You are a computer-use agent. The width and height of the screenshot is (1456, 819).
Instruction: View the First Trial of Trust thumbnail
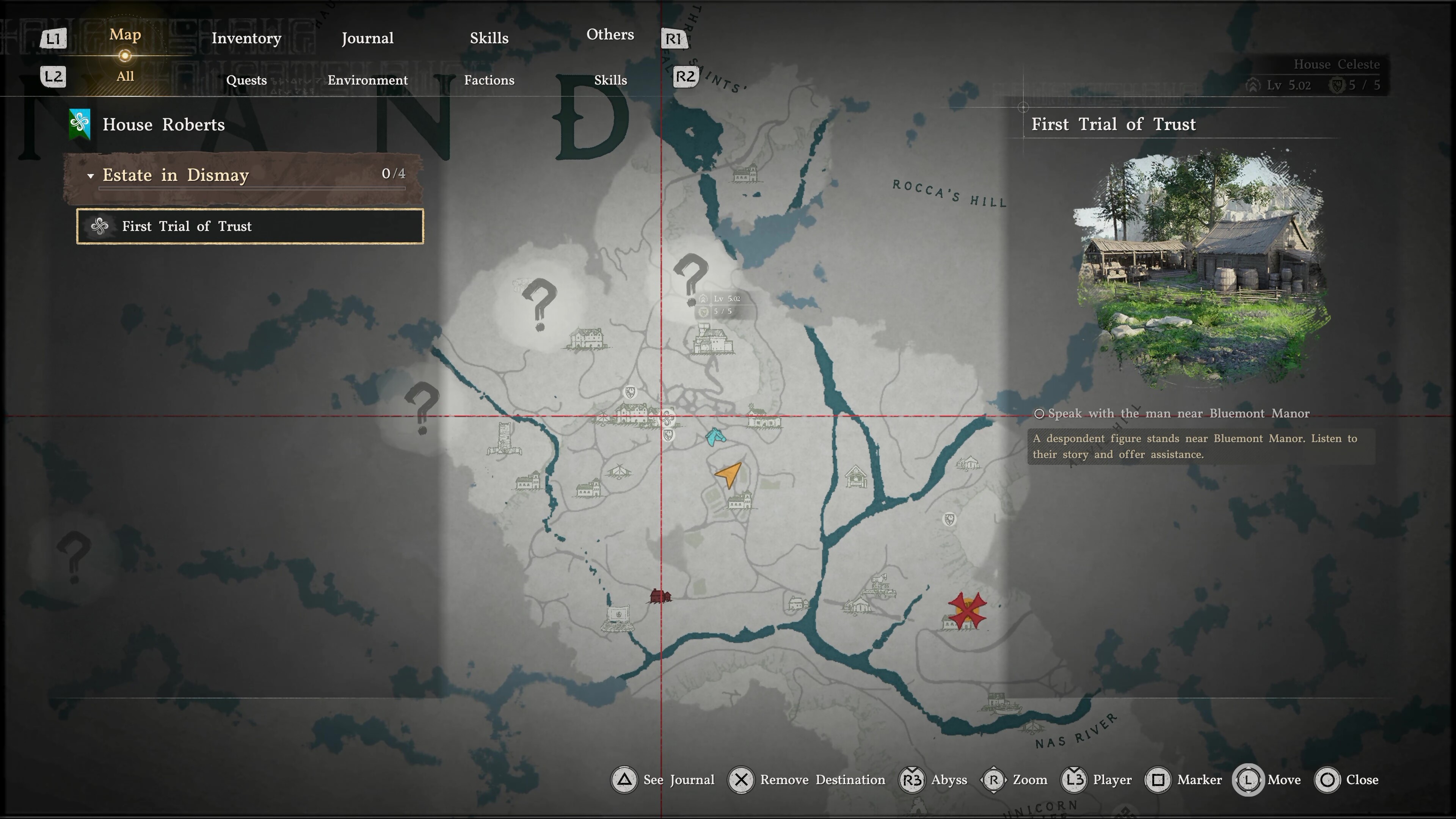[x=1201, y=266]
